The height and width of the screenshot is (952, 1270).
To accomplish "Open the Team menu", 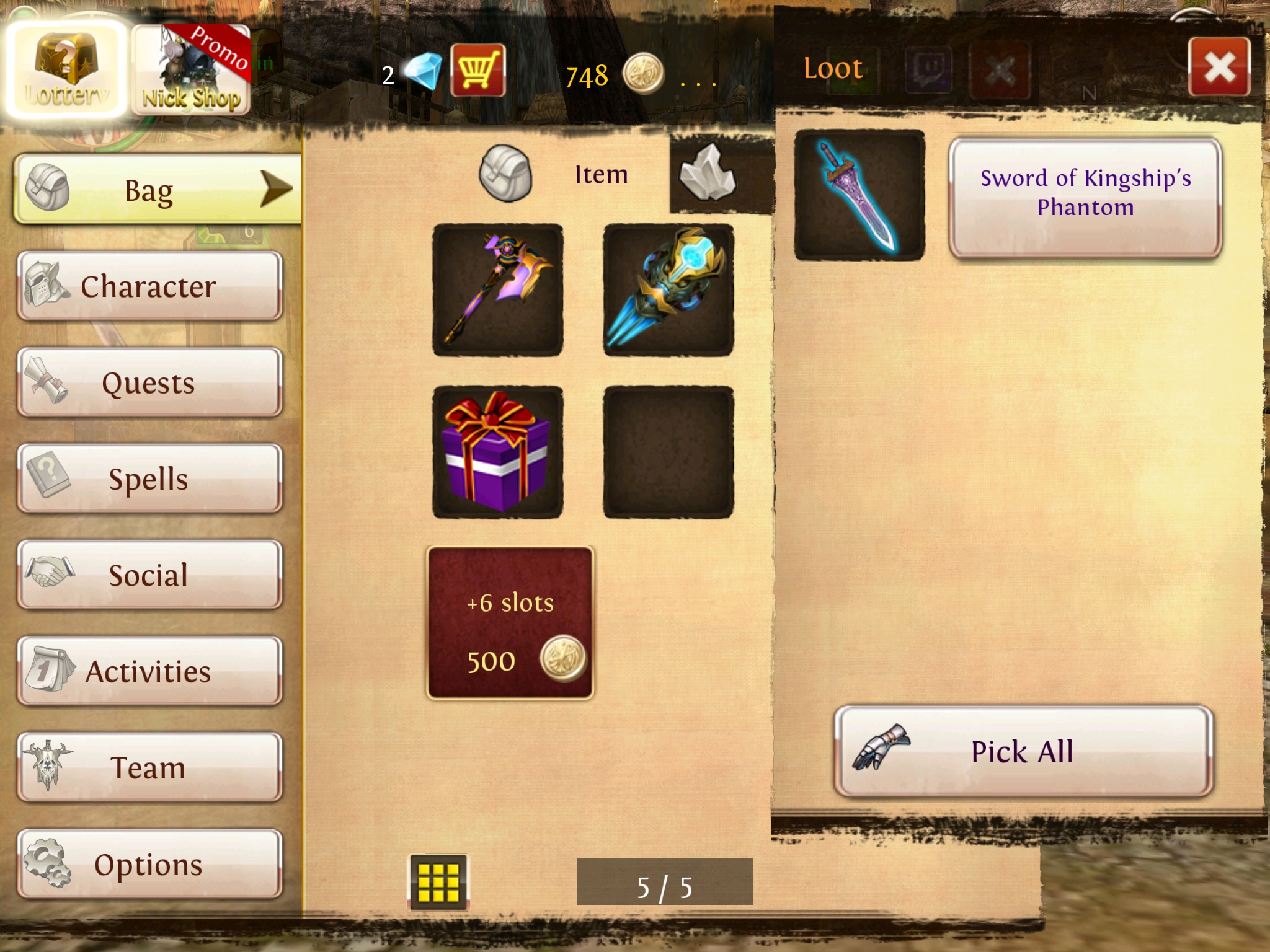I will [150, 767].
